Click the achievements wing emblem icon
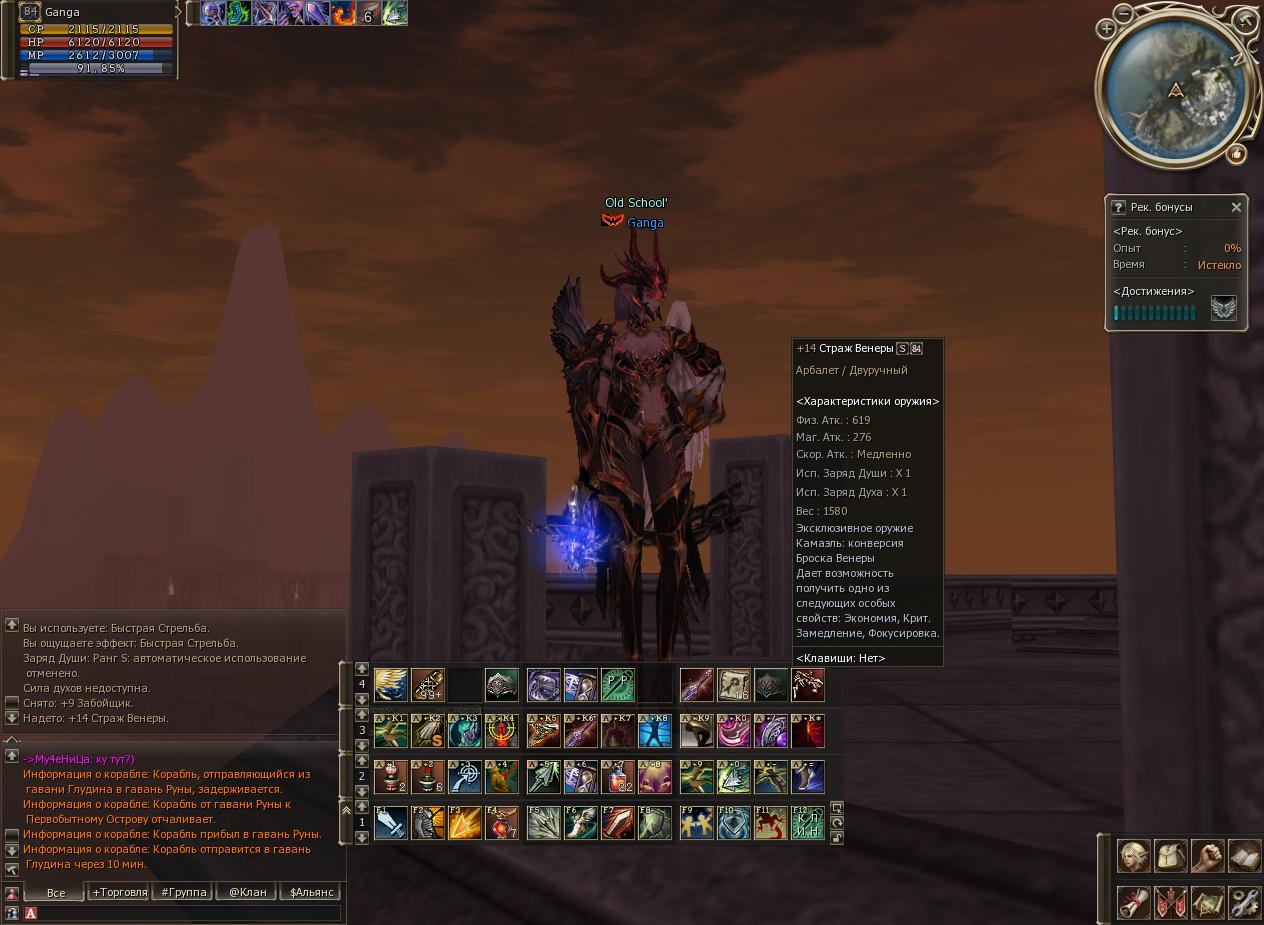 [x=1224, y=308]
